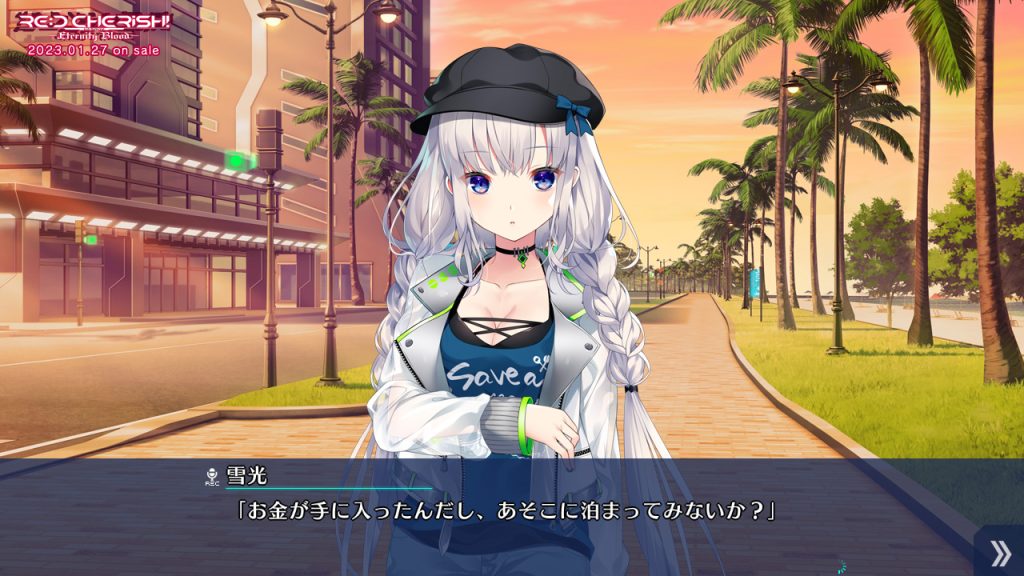Replay voice with the microphone REC icon
Viewport: 1024px width, 576px height.
click(211, 476)
